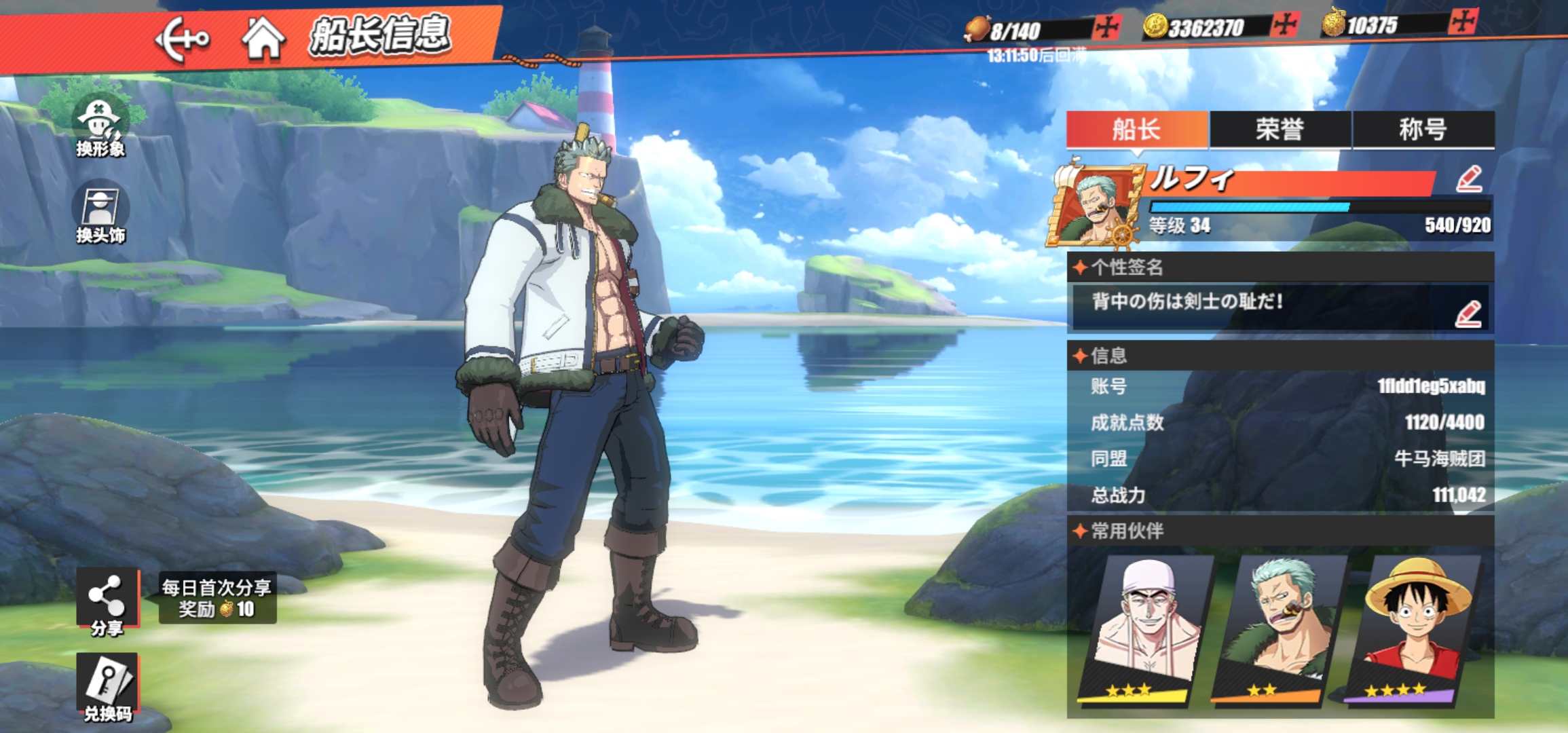Open the 换头饰 headwear option

pyautogui.click(x=100, y=212)
